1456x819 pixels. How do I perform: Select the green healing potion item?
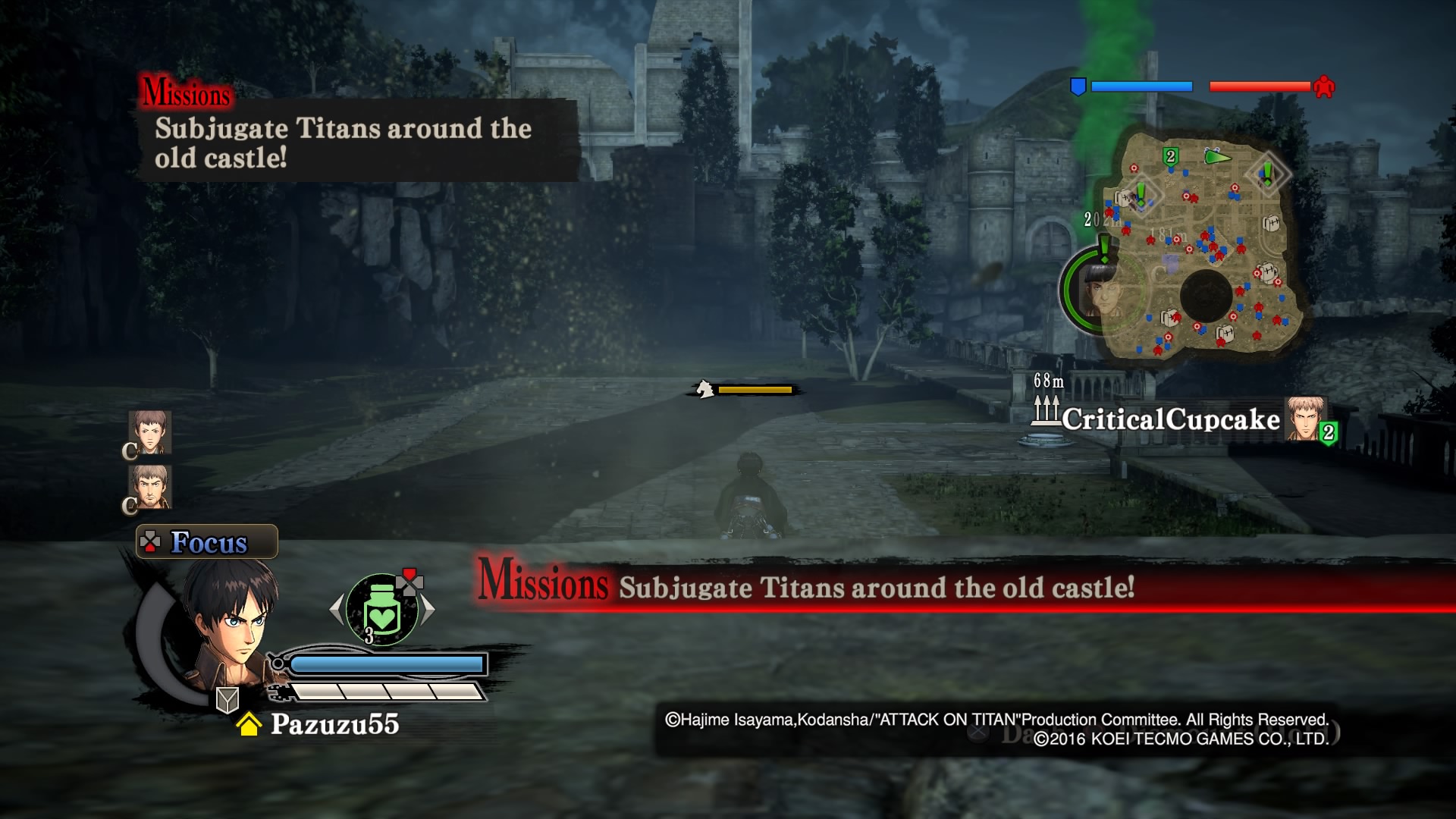coord(381,608)
